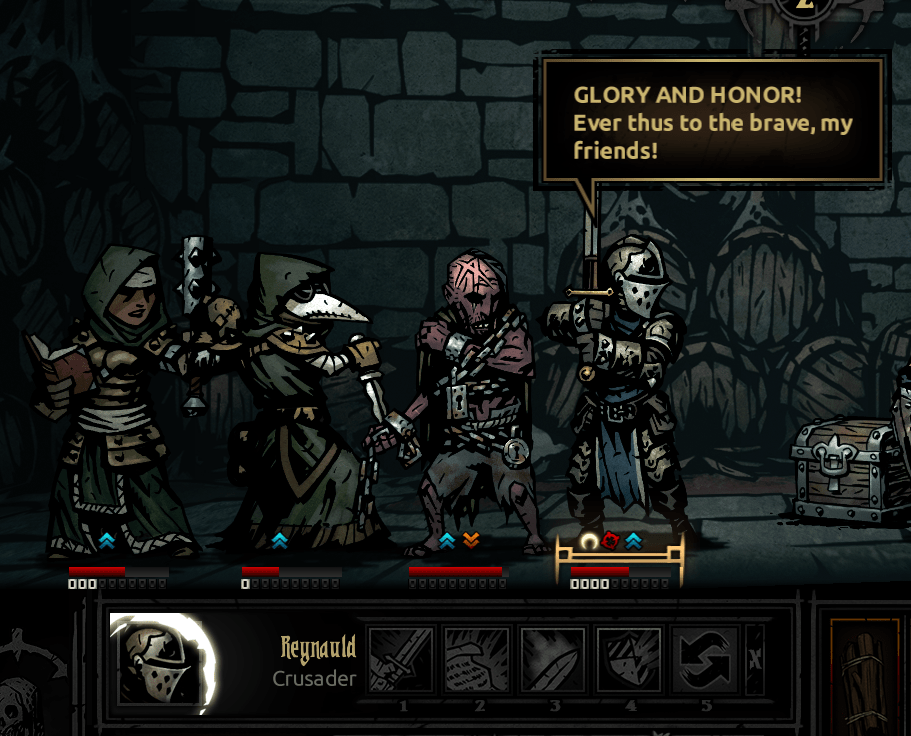
Task: Click the X pass-turn button beside skills
Action: [755, 660]
